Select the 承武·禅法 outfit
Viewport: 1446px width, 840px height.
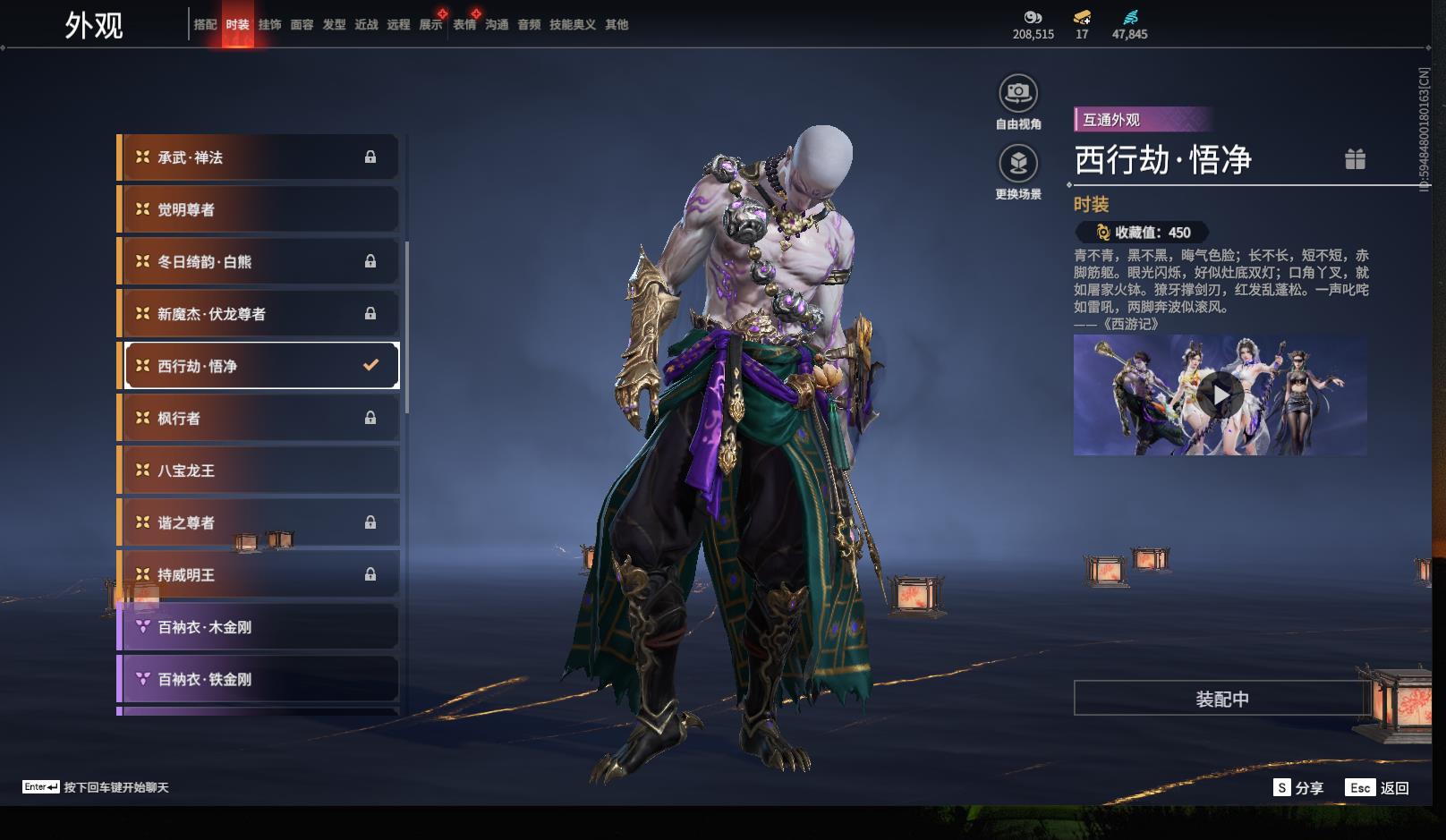[x=259, y=157]
